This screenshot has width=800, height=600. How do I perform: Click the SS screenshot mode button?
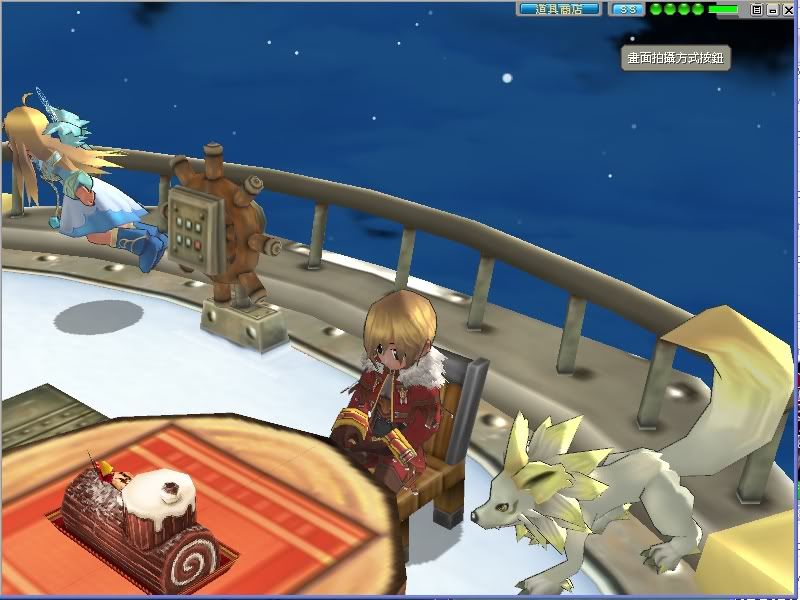click(627, 9)
